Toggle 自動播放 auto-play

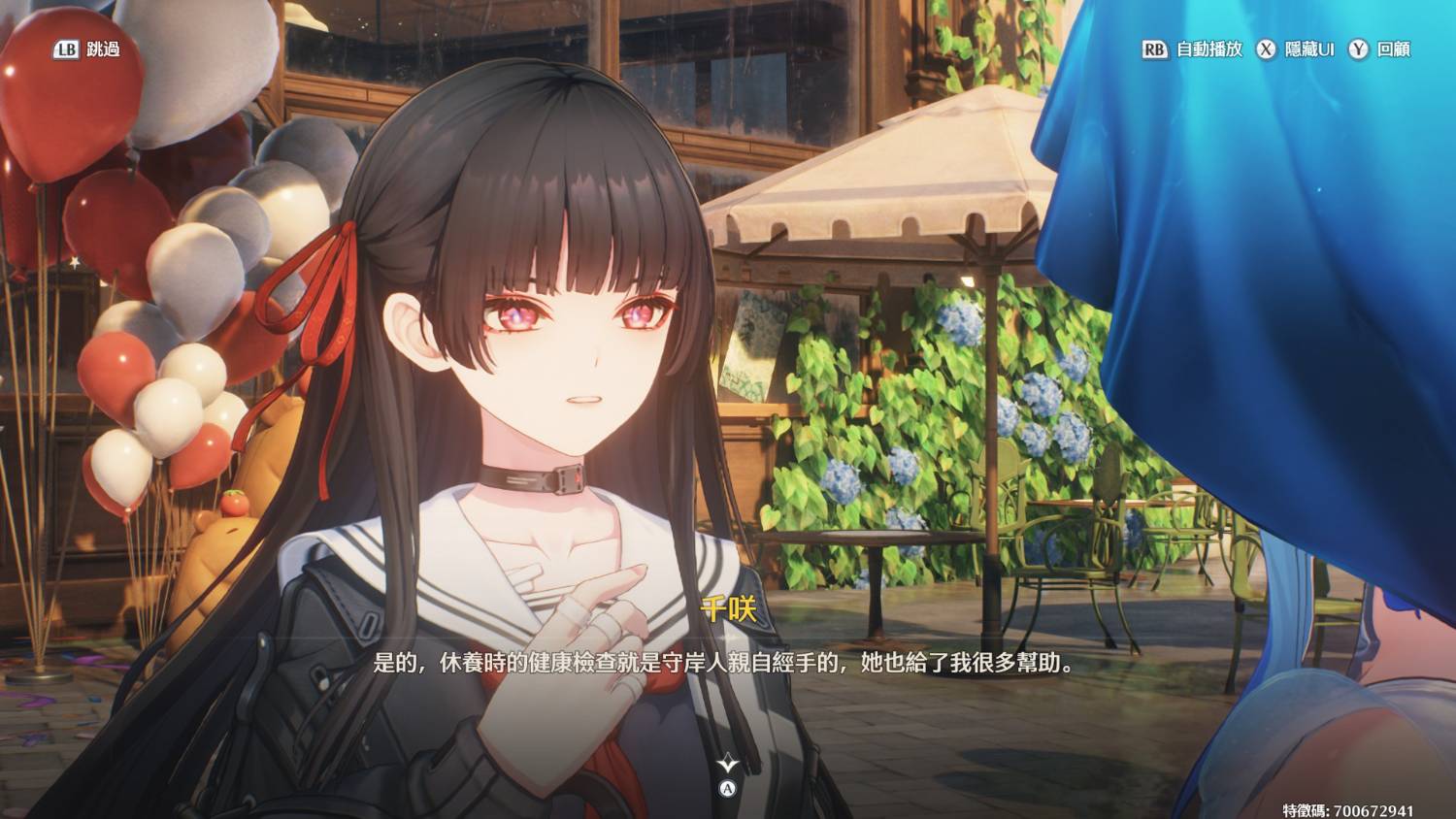(1193, 49)
